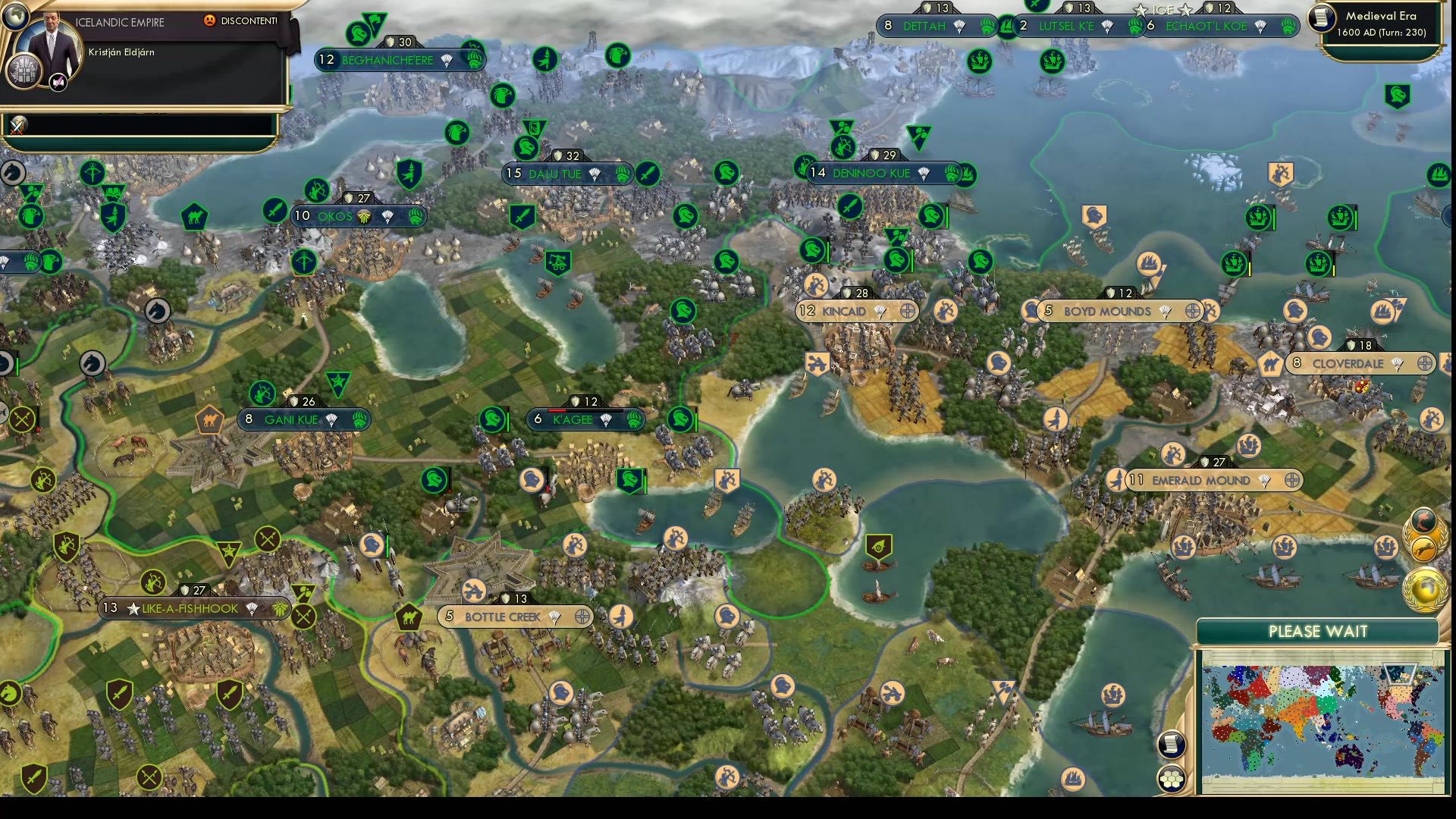1456x819 pixels.
Task: Click the Medieval Era turn counter banner
Action: [x=1379, y=23]
